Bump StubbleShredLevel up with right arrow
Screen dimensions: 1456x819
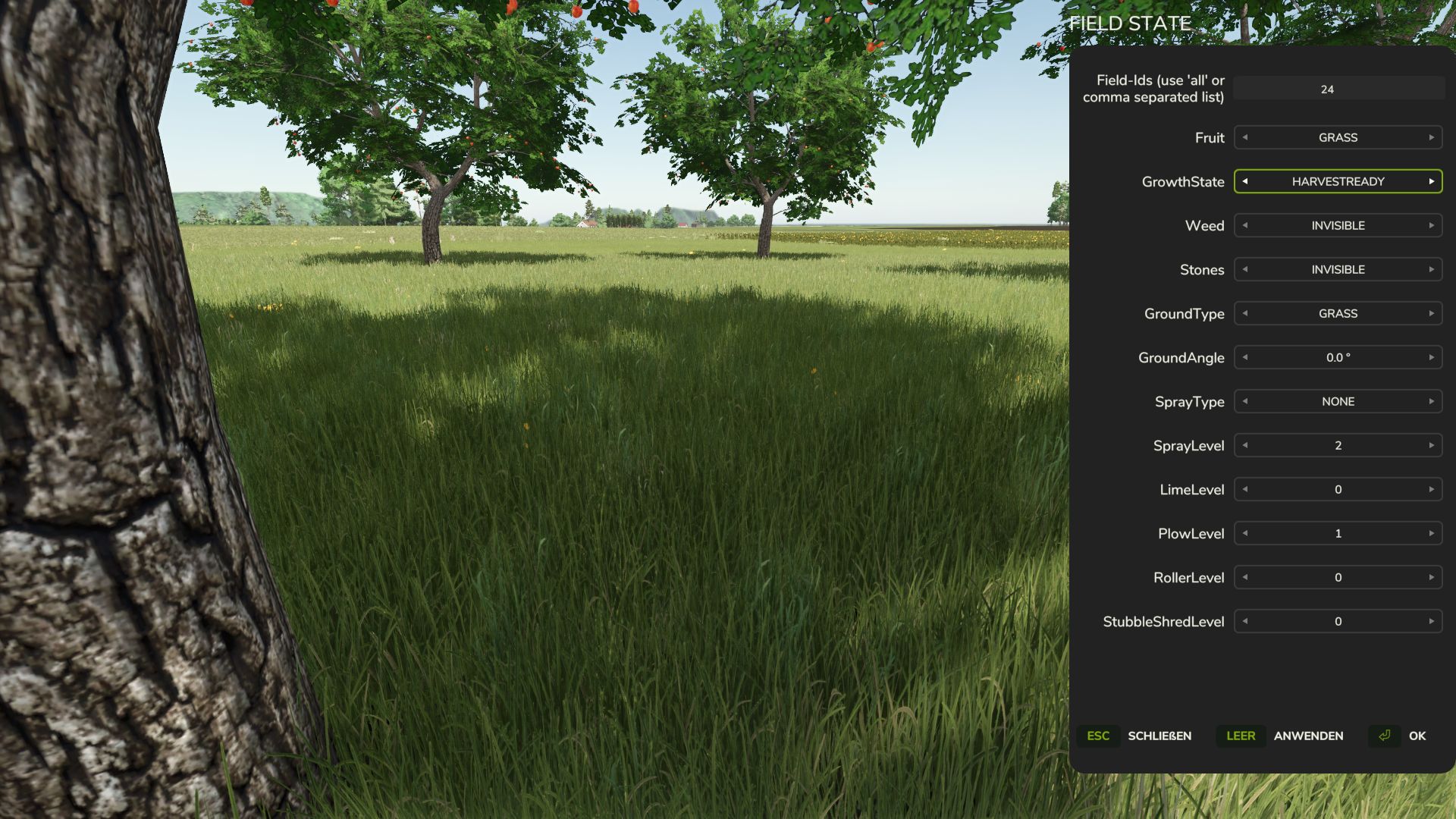pyautogui.click(x=1430, y=621)
